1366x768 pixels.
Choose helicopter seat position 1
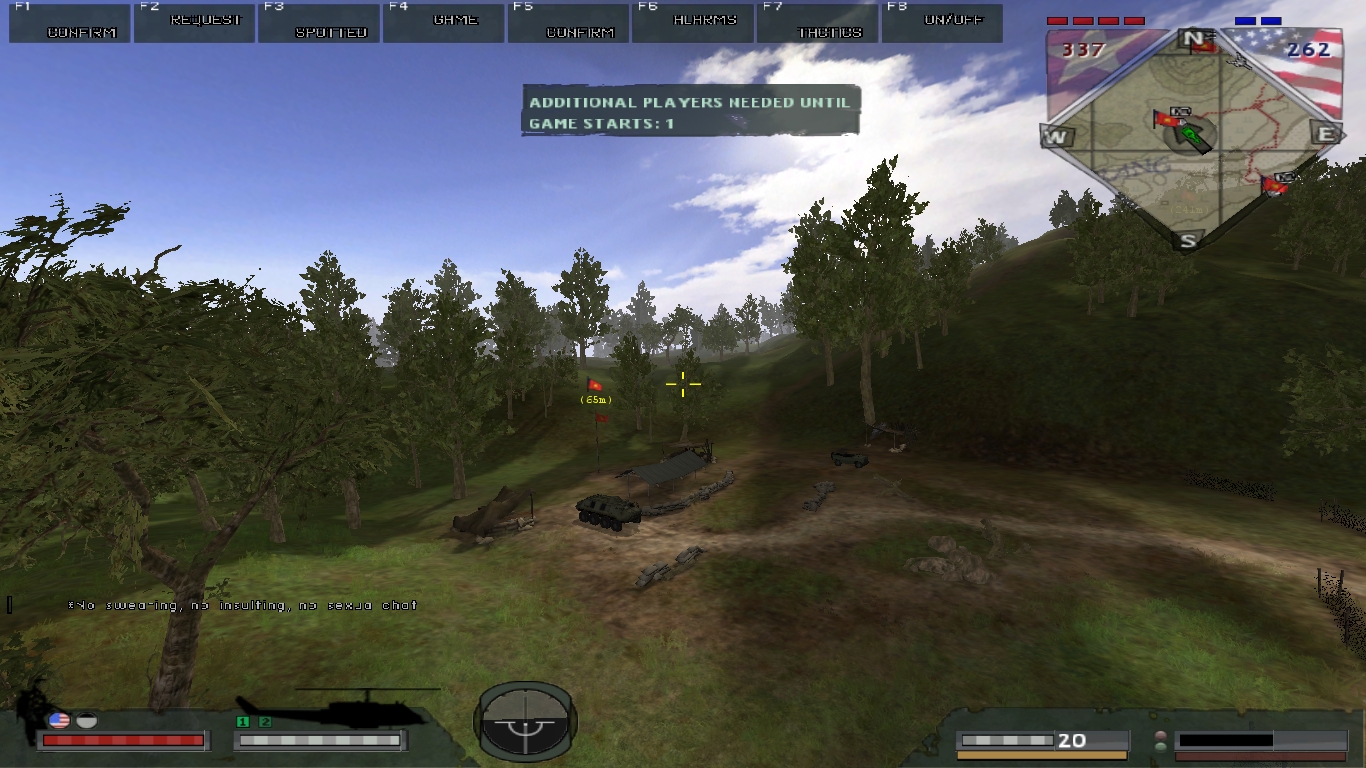coord(242,722)
